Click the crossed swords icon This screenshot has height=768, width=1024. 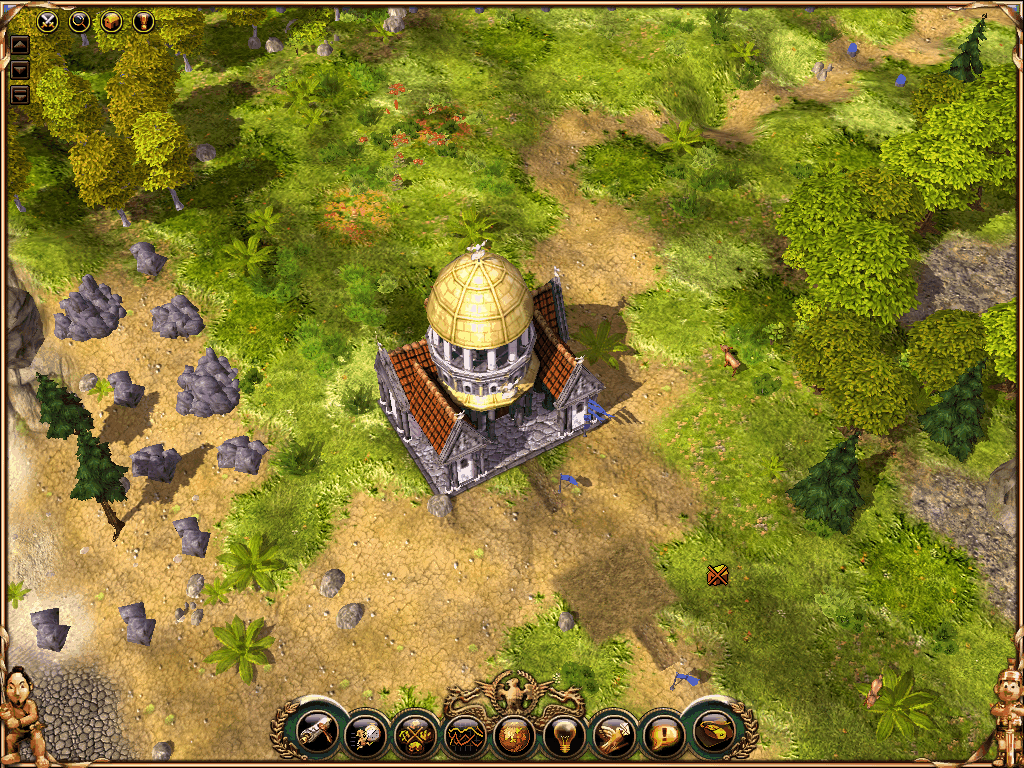click(x=48, y=19)
